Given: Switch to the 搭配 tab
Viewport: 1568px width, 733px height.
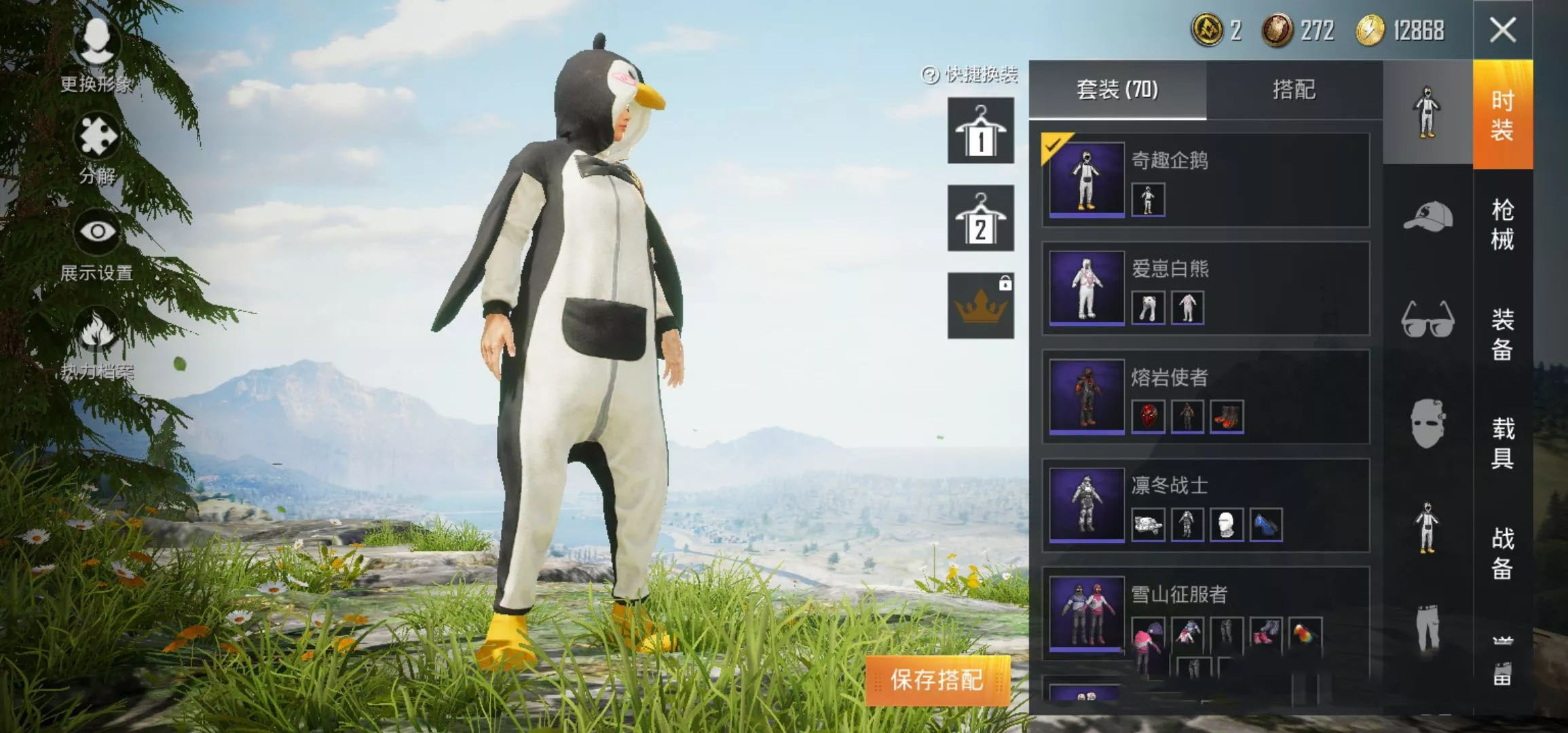Looking at the screenshot, I should tap(1294, 90).
